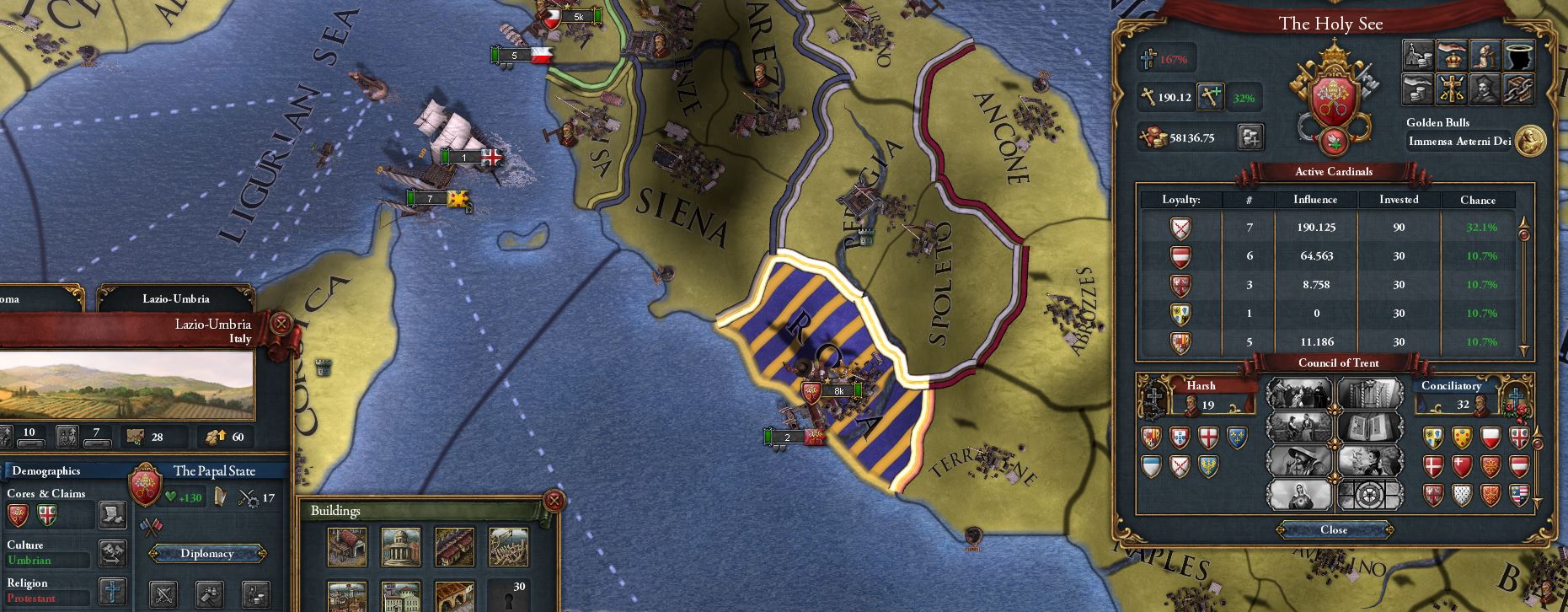This screenshot has width=1568, height=612.
Task: Select the first building icon in Buildings window
Action: tap(347, 546)
